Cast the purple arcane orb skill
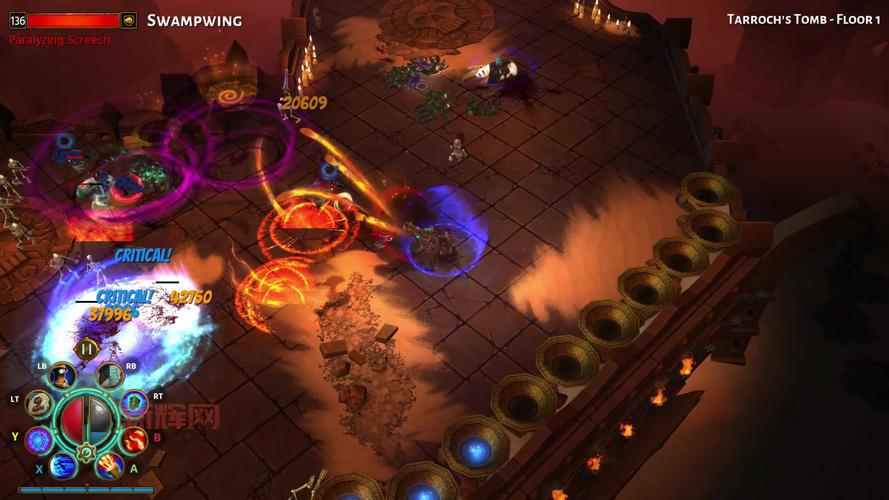This screenshot has width=889, height=500. (x=39, y=439)
